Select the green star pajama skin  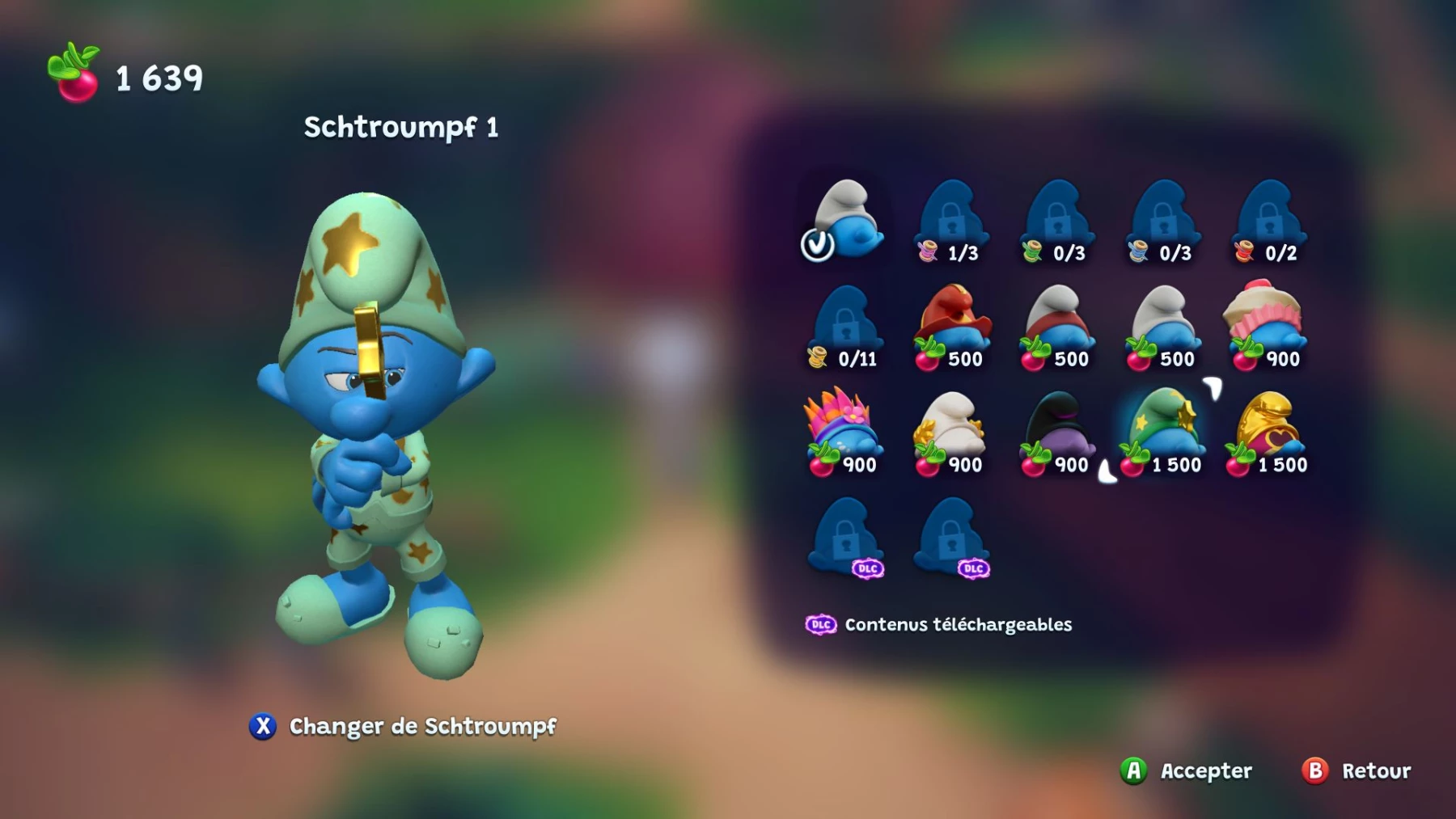1162,430
